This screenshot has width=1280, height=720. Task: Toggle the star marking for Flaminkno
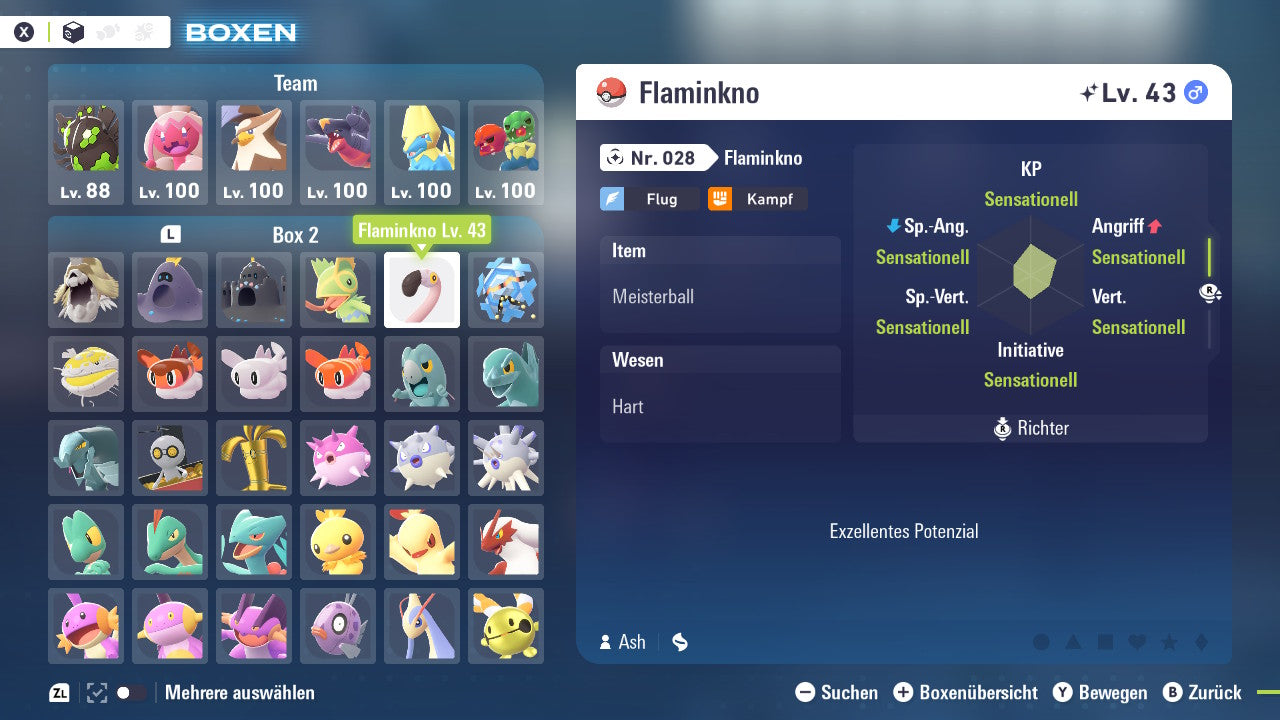(1170, 641)
